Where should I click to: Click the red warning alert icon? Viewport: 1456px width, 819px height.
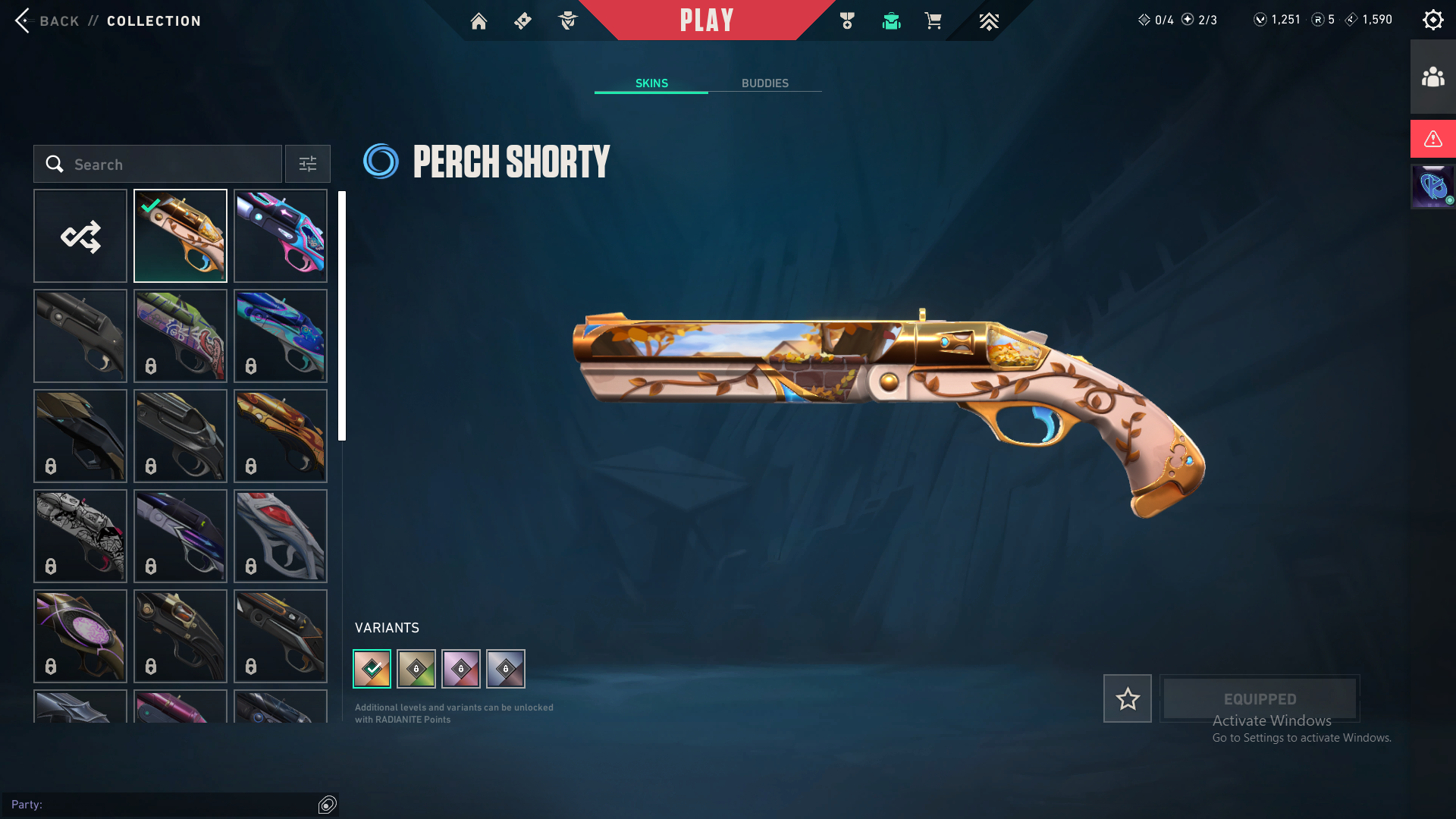[x=1432, y=139]
